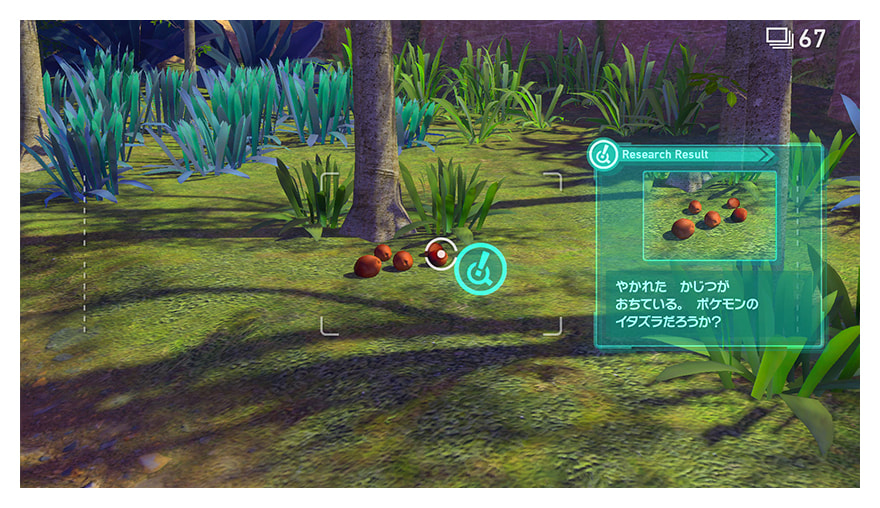
Task: Open the Research Result photo thumbnail
Action: point(710,215)
